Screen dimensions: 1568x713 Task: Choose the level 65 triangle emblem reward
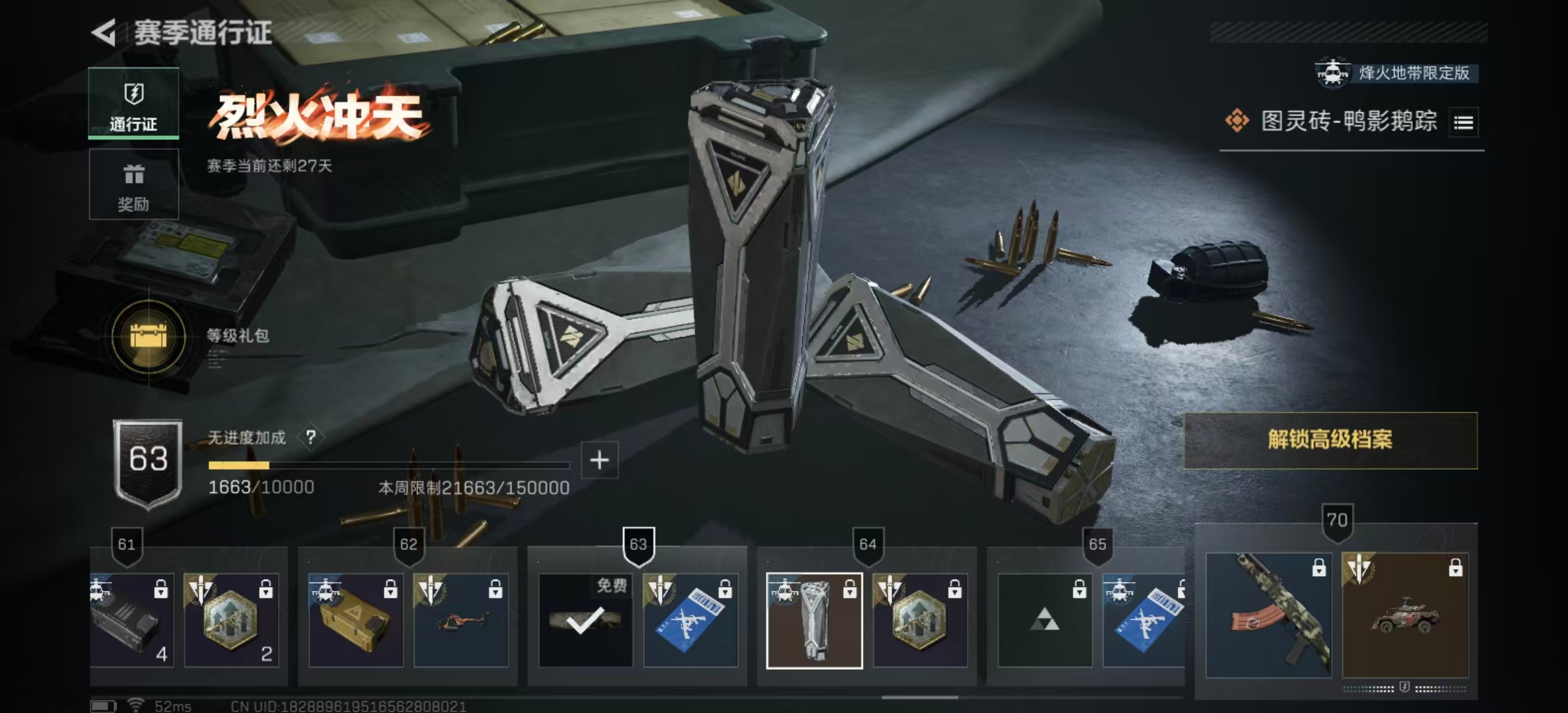1045,621
